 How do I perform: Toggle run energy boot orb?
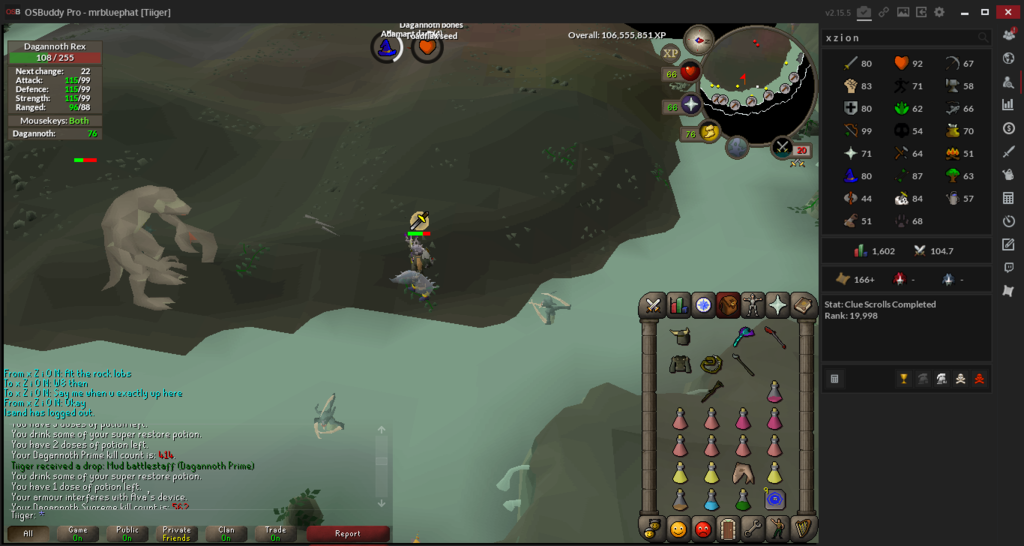(x=711, y=132)
